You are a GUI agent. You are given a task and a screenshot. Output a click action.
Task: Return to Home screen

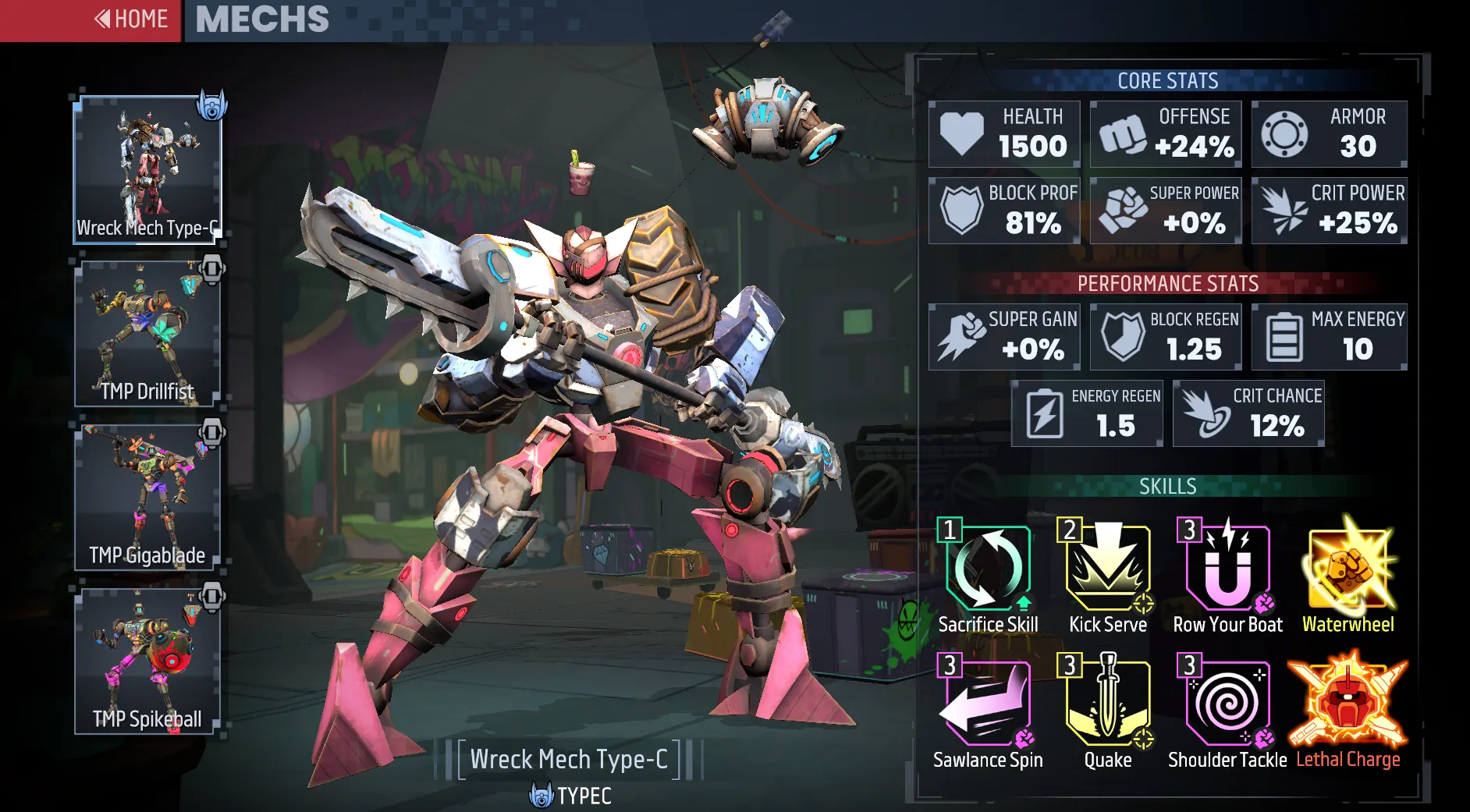(x=130, y=19)
